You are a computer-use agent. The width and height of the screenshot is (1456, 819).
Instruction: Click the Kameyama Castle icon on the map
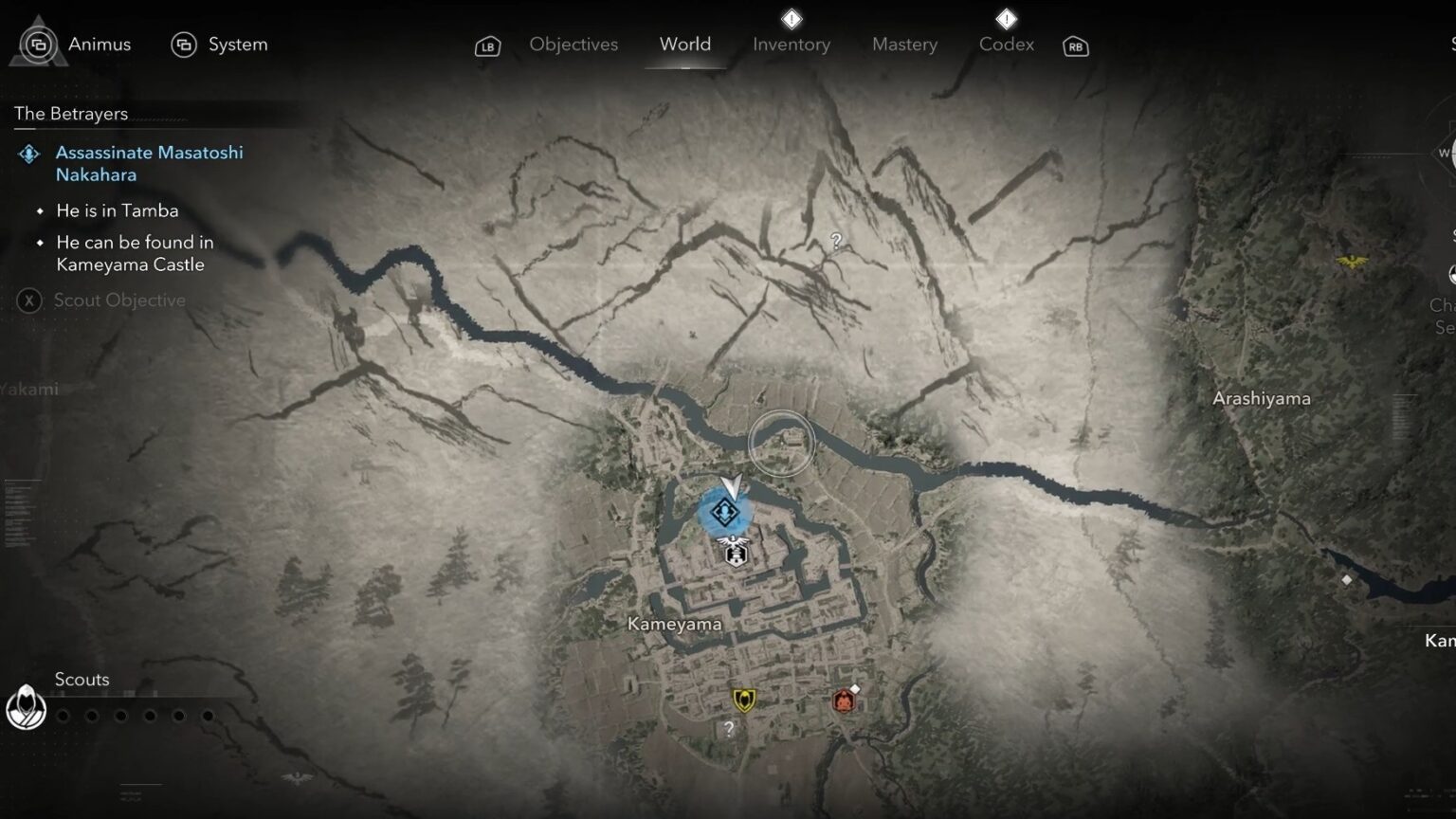[735, 555]
